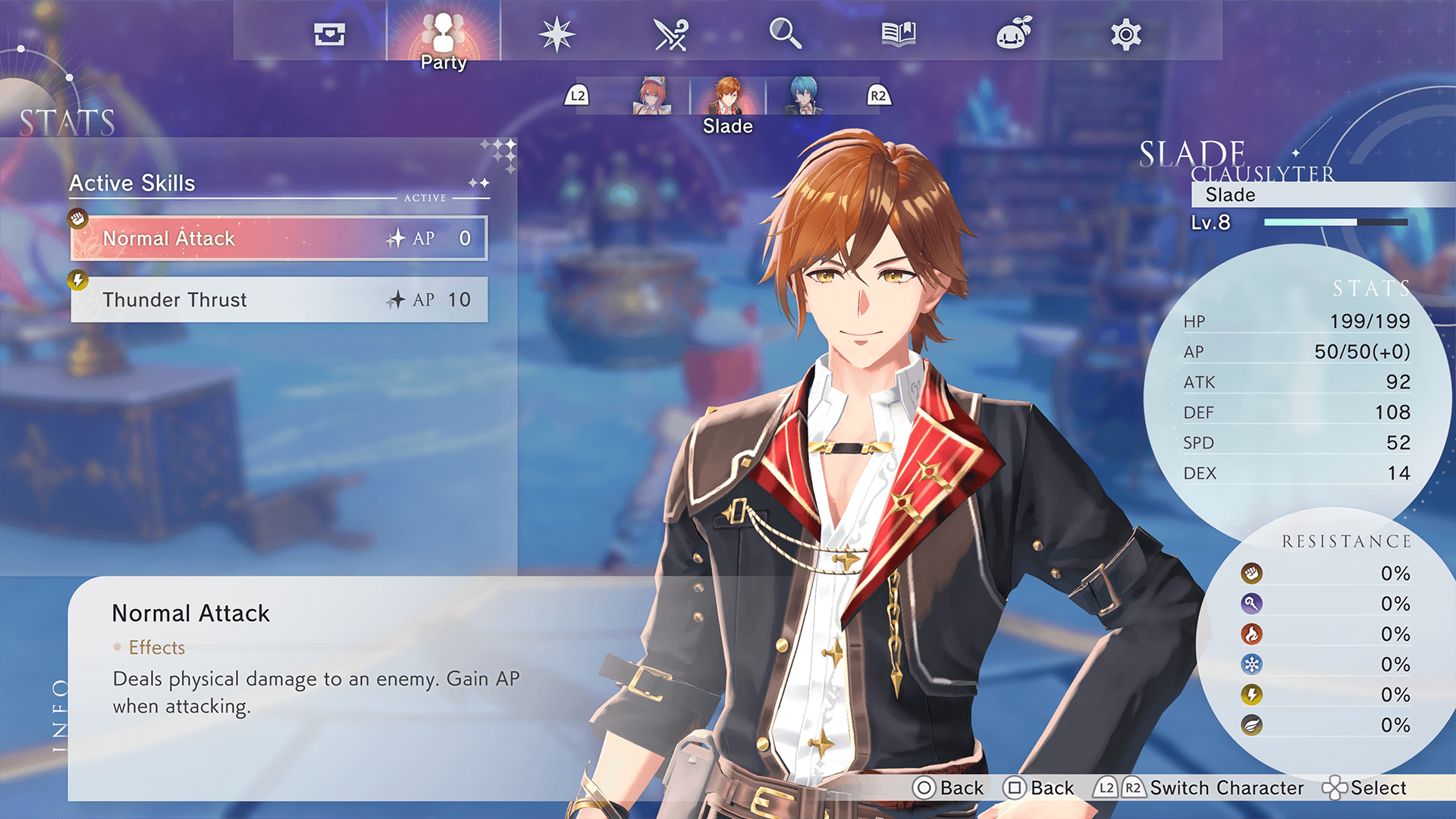Select the red-haired girl with hat portrait
The height and width of the screenshot is (819, 1456).
(651, 96)
